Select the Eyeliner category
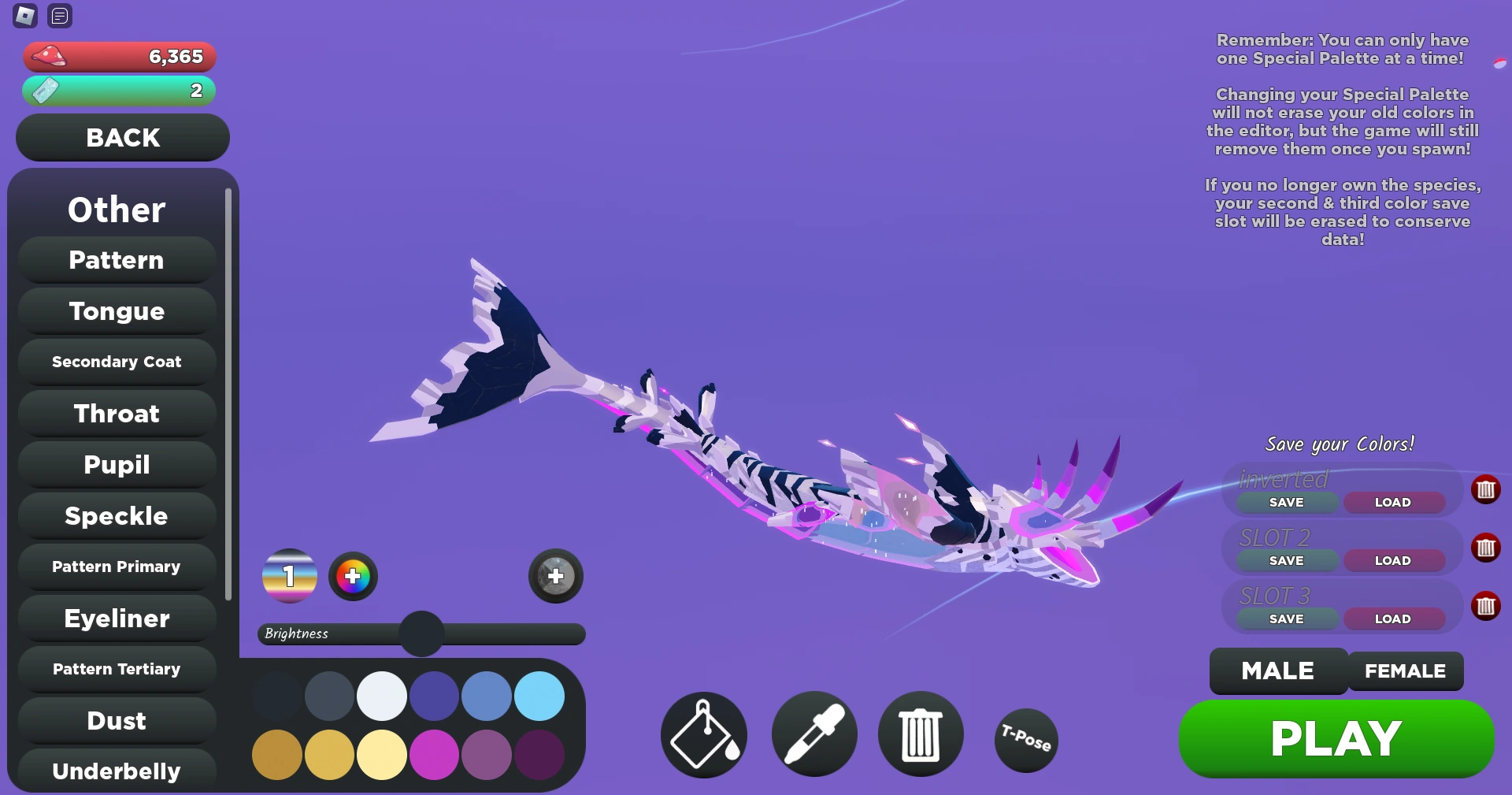This screenshot has width=1512, height=795. 116,619
